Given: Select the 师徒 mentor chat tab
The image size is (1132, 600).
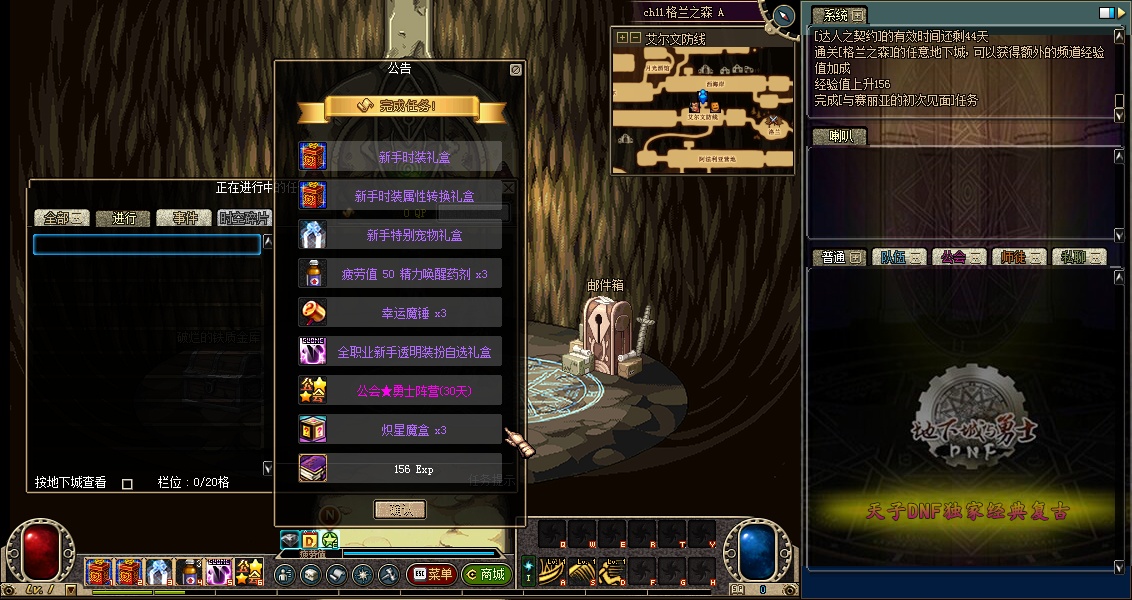Looking at the screenshot, I should pyautogui.click(x=1019, y=257).
